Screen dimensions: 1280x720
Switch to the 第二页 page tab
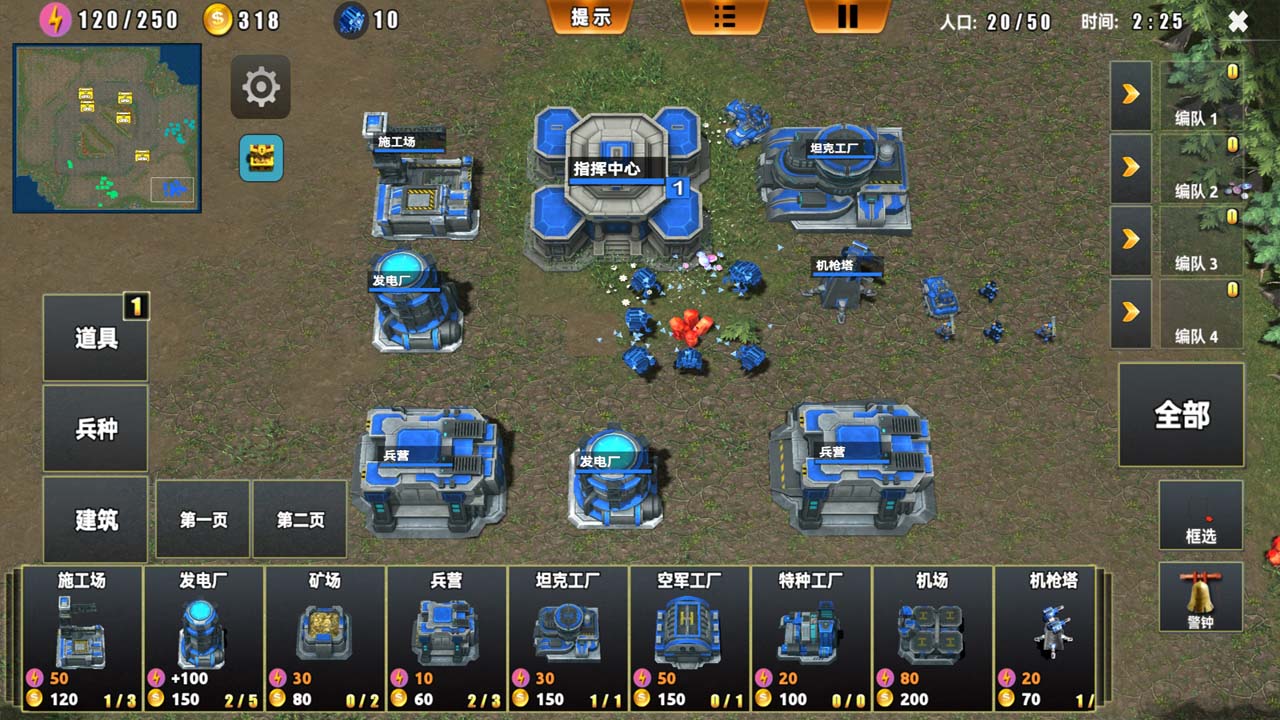point(300,518)
